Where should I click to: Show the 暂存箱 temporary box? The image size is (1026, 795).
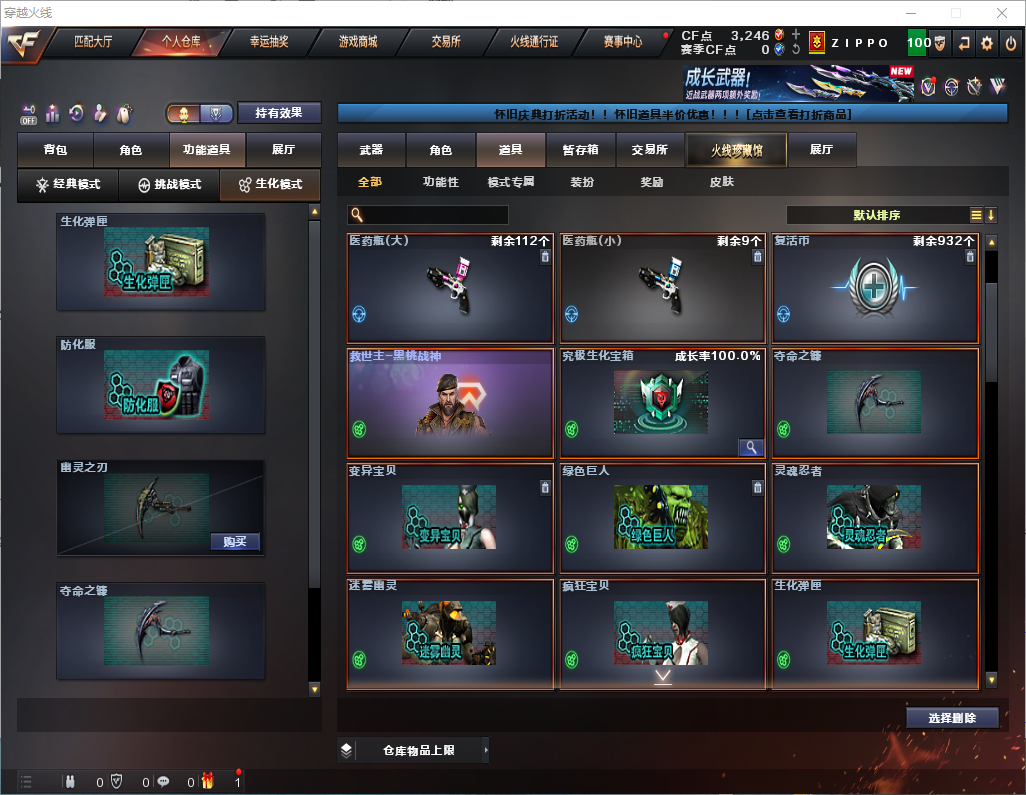(580, 150)
